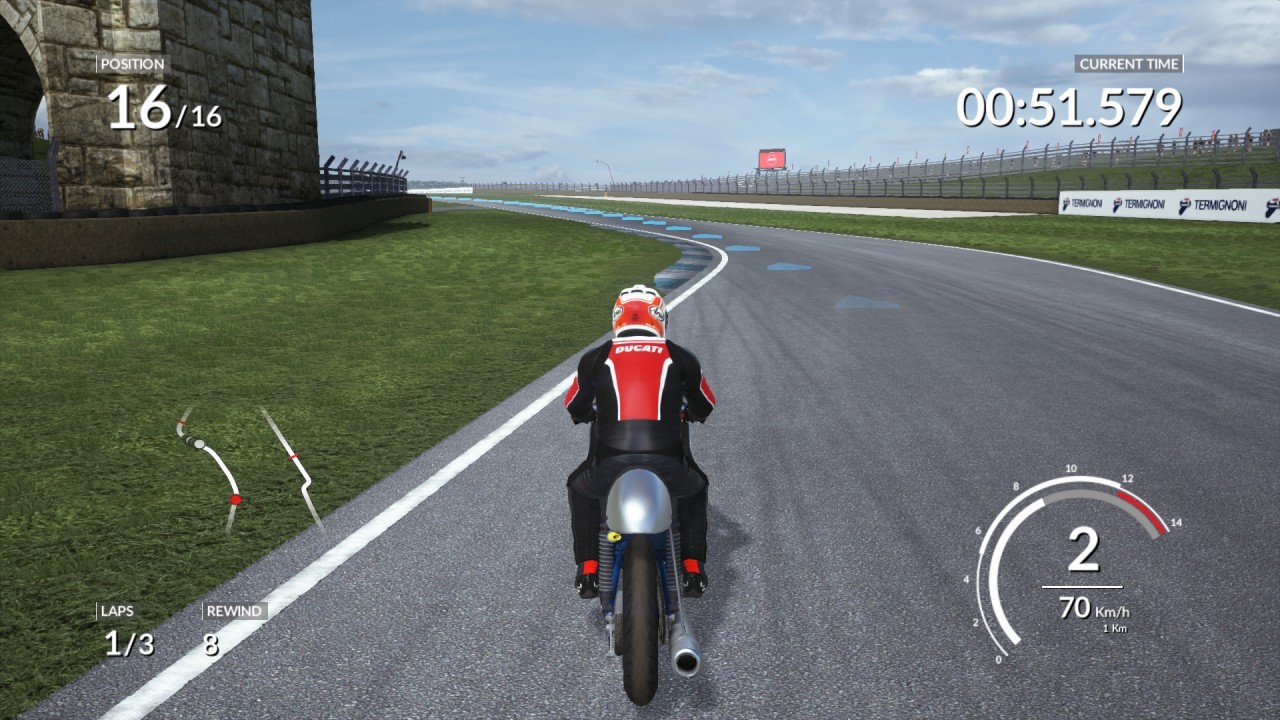Screen dimensions: 1280x720
Task: Select the red rival marker on the minimap
Action: [236, 499]
